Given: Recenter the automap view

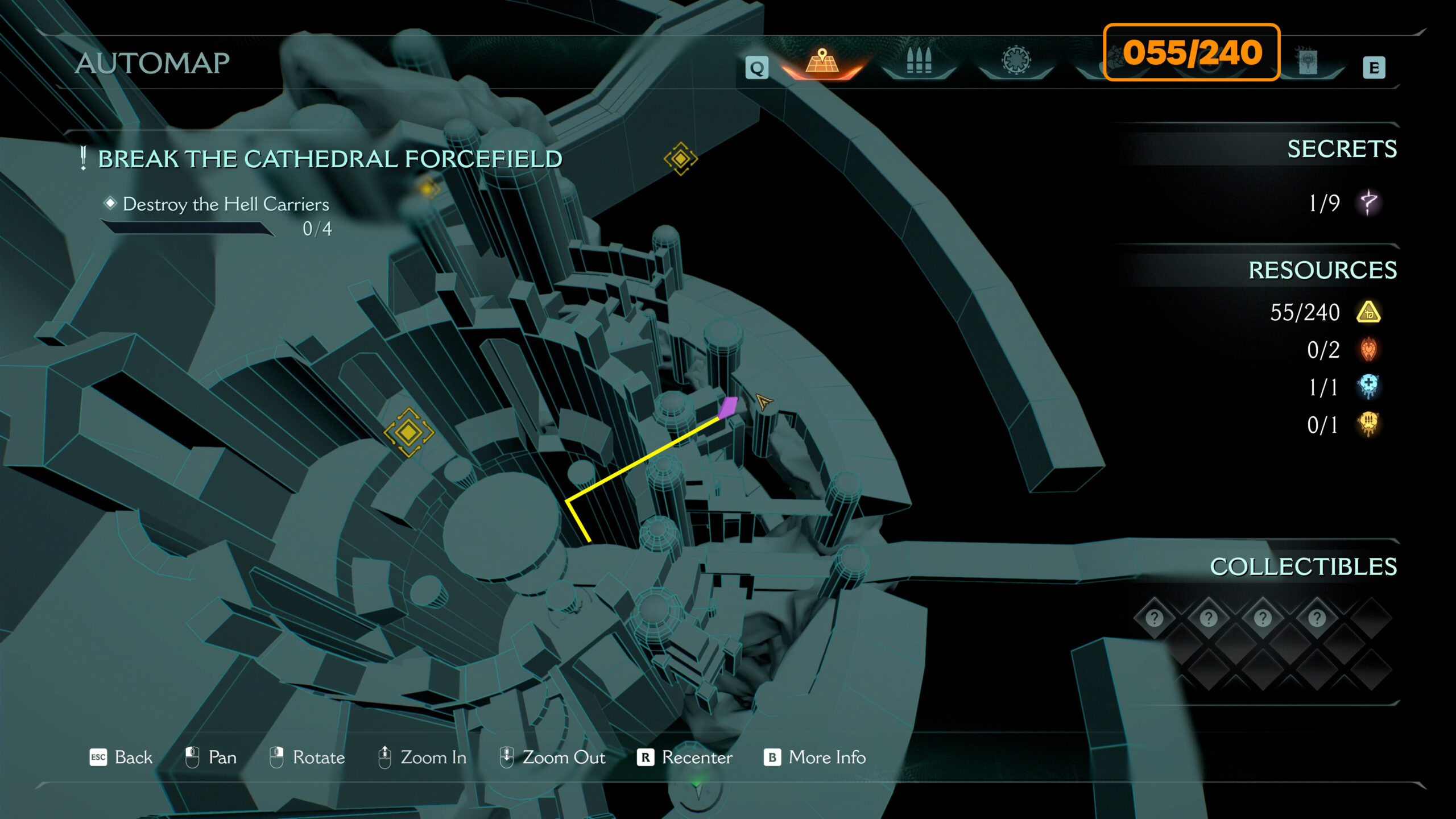Looking at the screenshot, I should pos(685,757).
